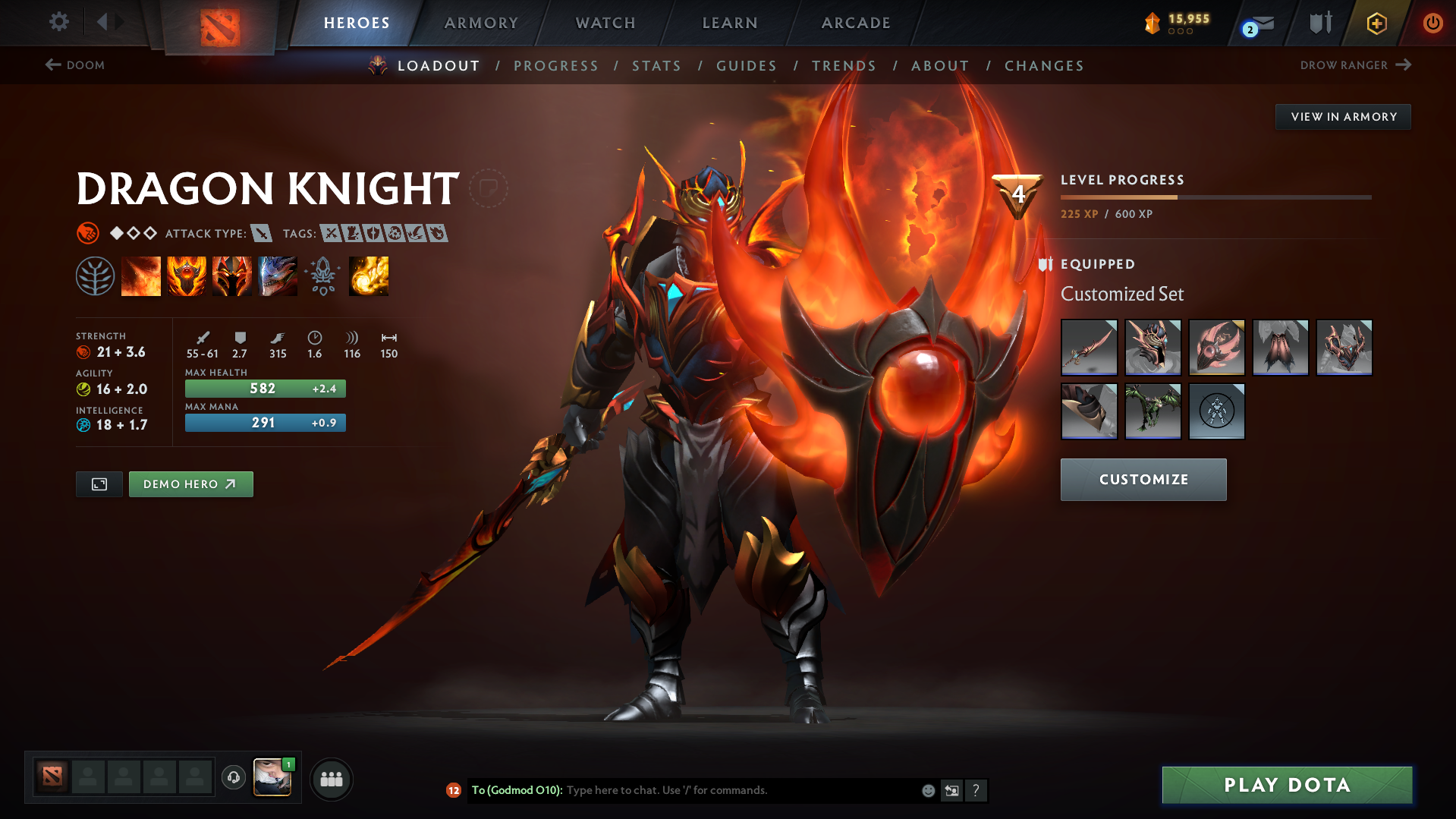Click the Dragon Blood ability icon
1456x819 pixels.
232,276
